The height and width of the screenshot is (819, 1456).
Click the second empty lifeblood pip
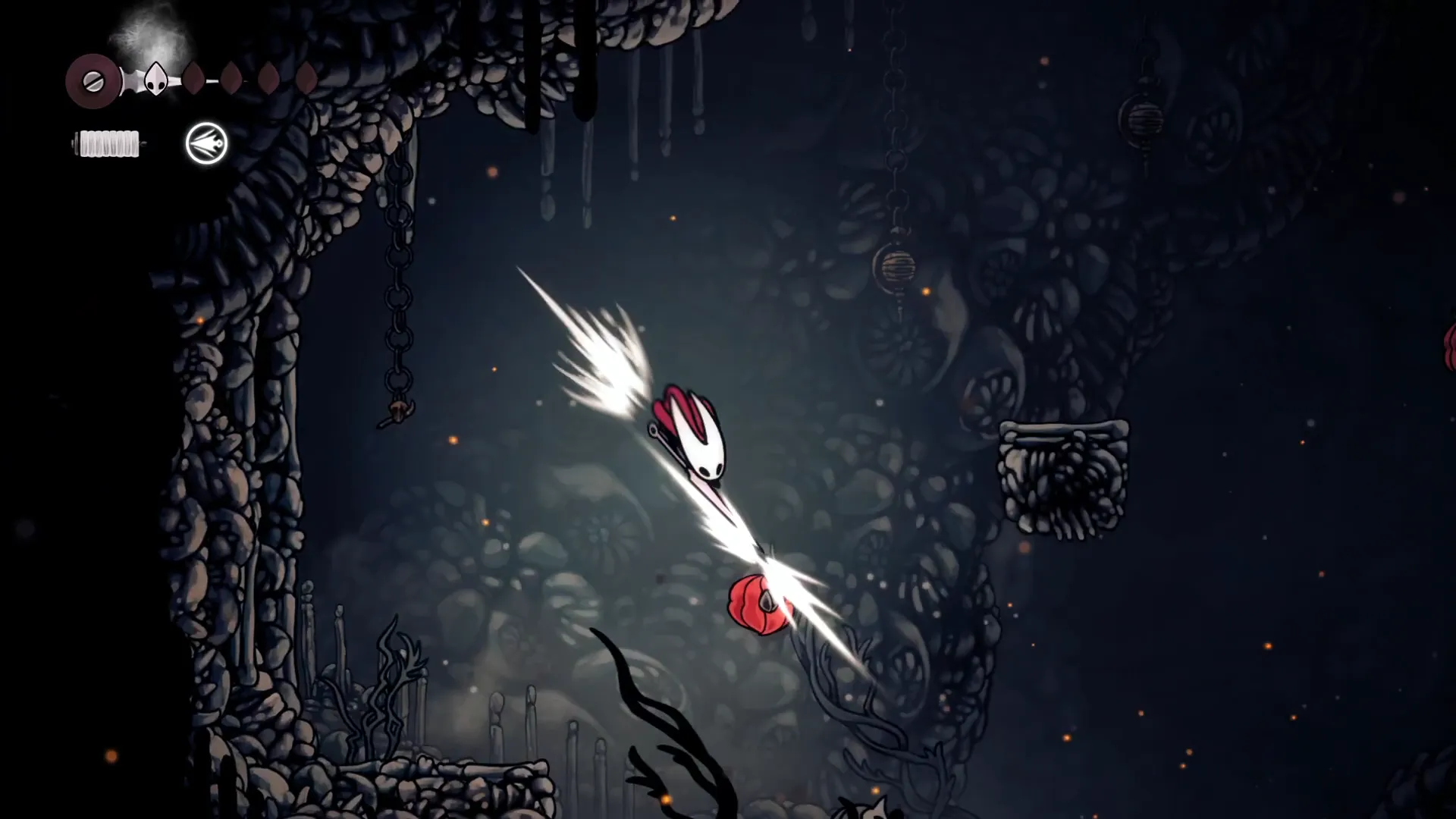coord(231,78)
